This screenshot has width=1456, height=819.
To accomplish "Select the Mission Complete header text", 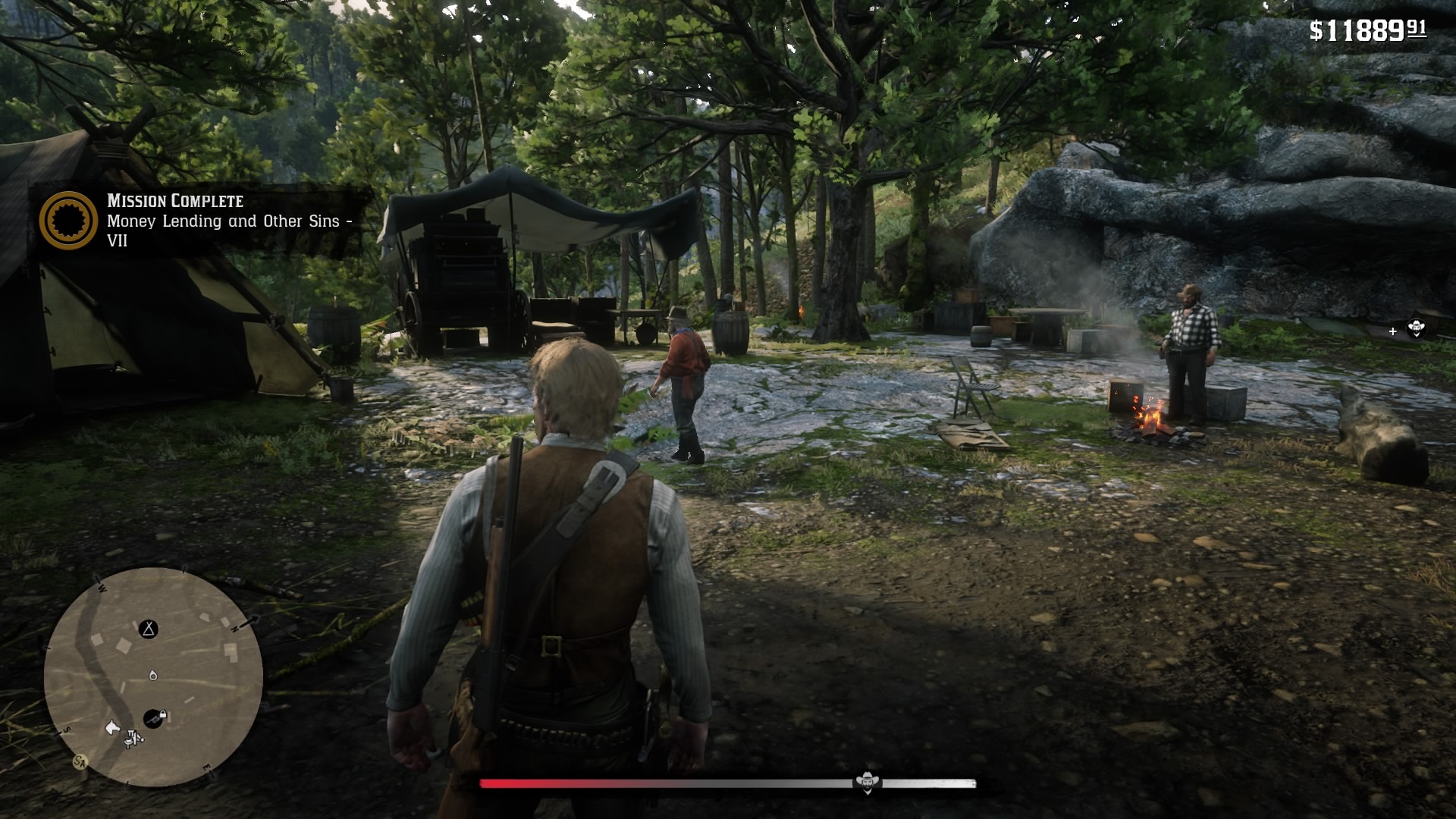I will tap(174, 200).
